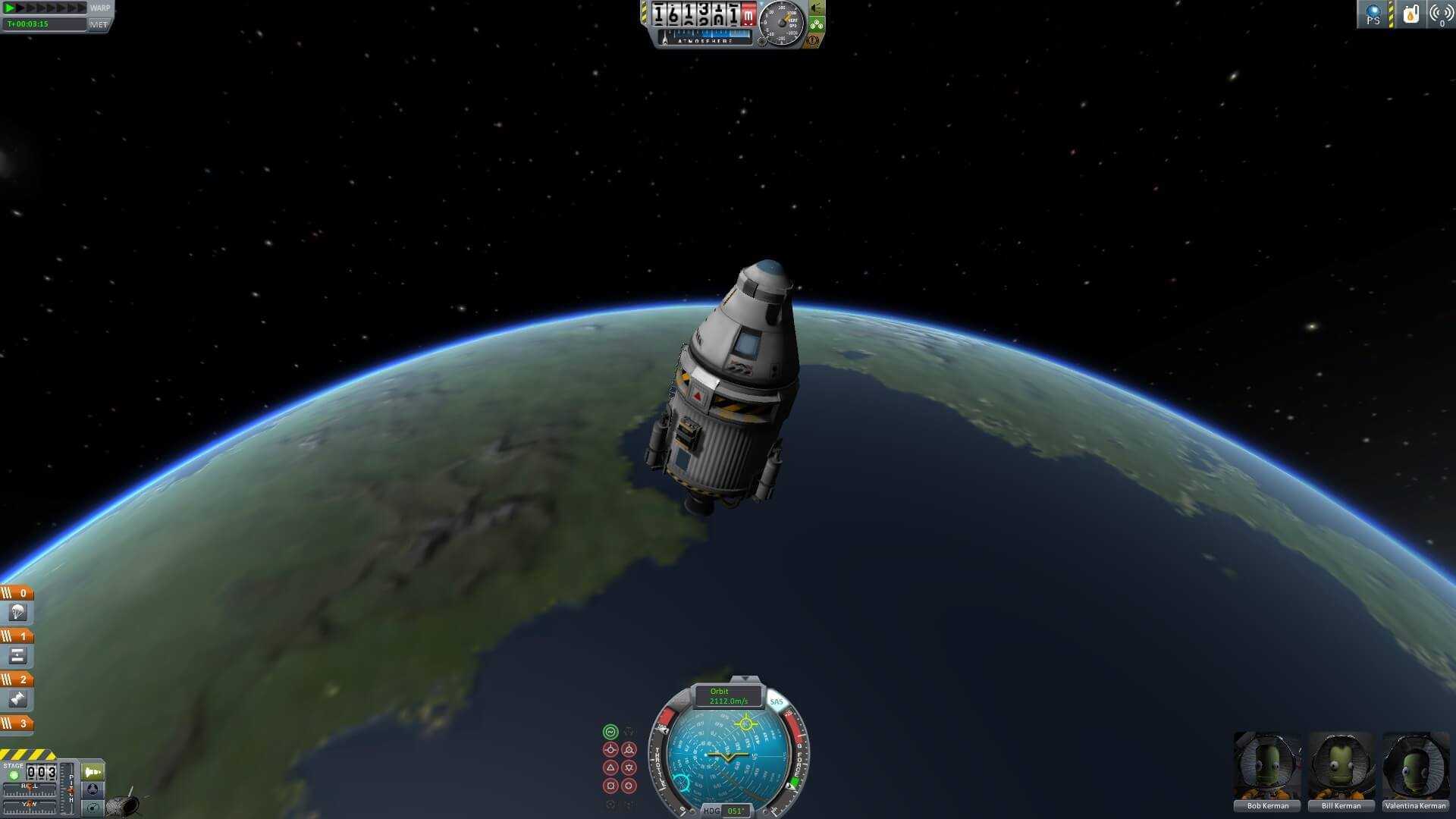Collapse the navball with the top arrow
This screenshot has width=1456, height=819.
pyautogui.click(x=745, y=679)
